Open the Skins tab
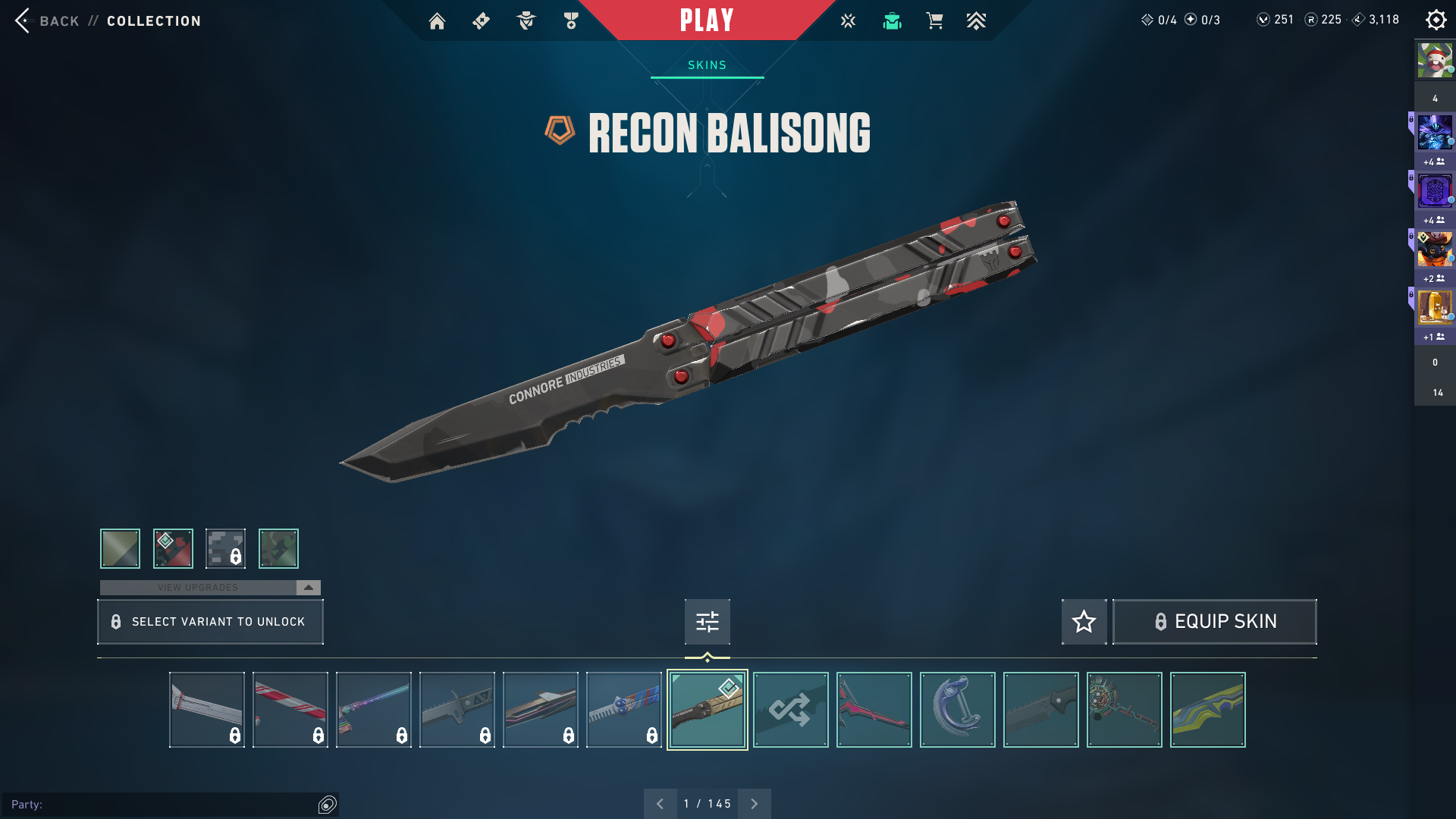 pos(707,65)
